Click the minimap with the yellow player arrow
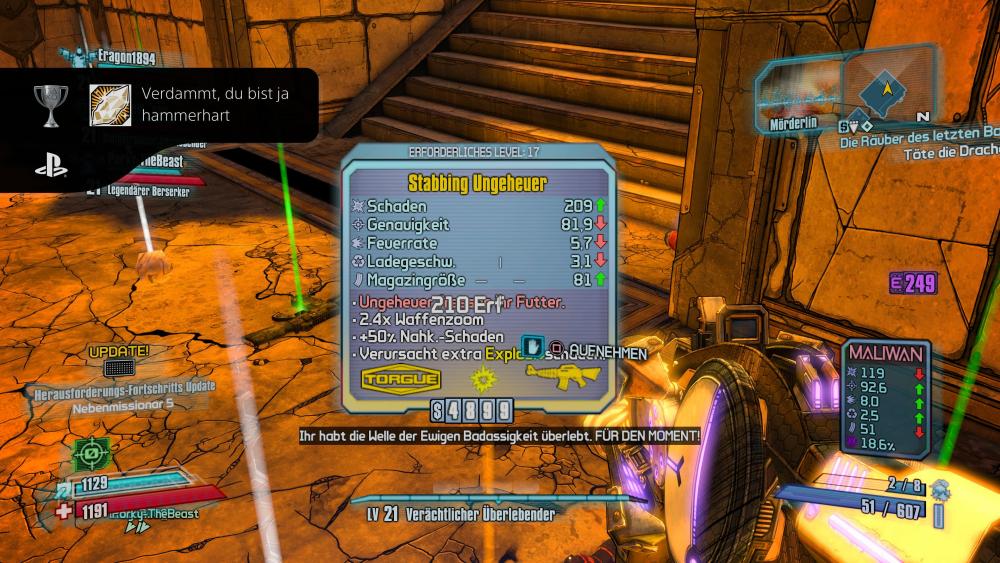Image resolution: width=1000 pixels, height=563 pixels. (886, 88)
